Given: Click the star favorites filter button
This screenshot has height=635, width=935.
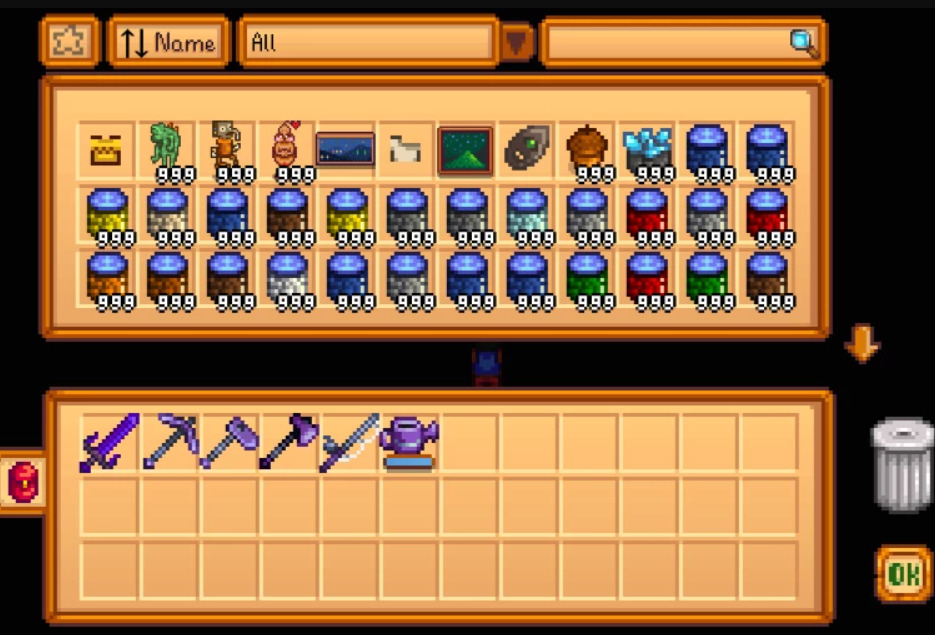Looking at the screenshot, I should click(69, 42).
